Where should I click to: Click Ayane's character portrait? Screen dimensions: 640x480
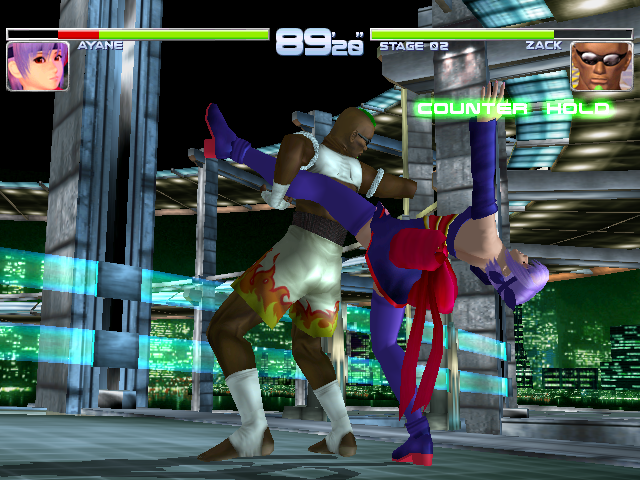[x=37, y=66]
